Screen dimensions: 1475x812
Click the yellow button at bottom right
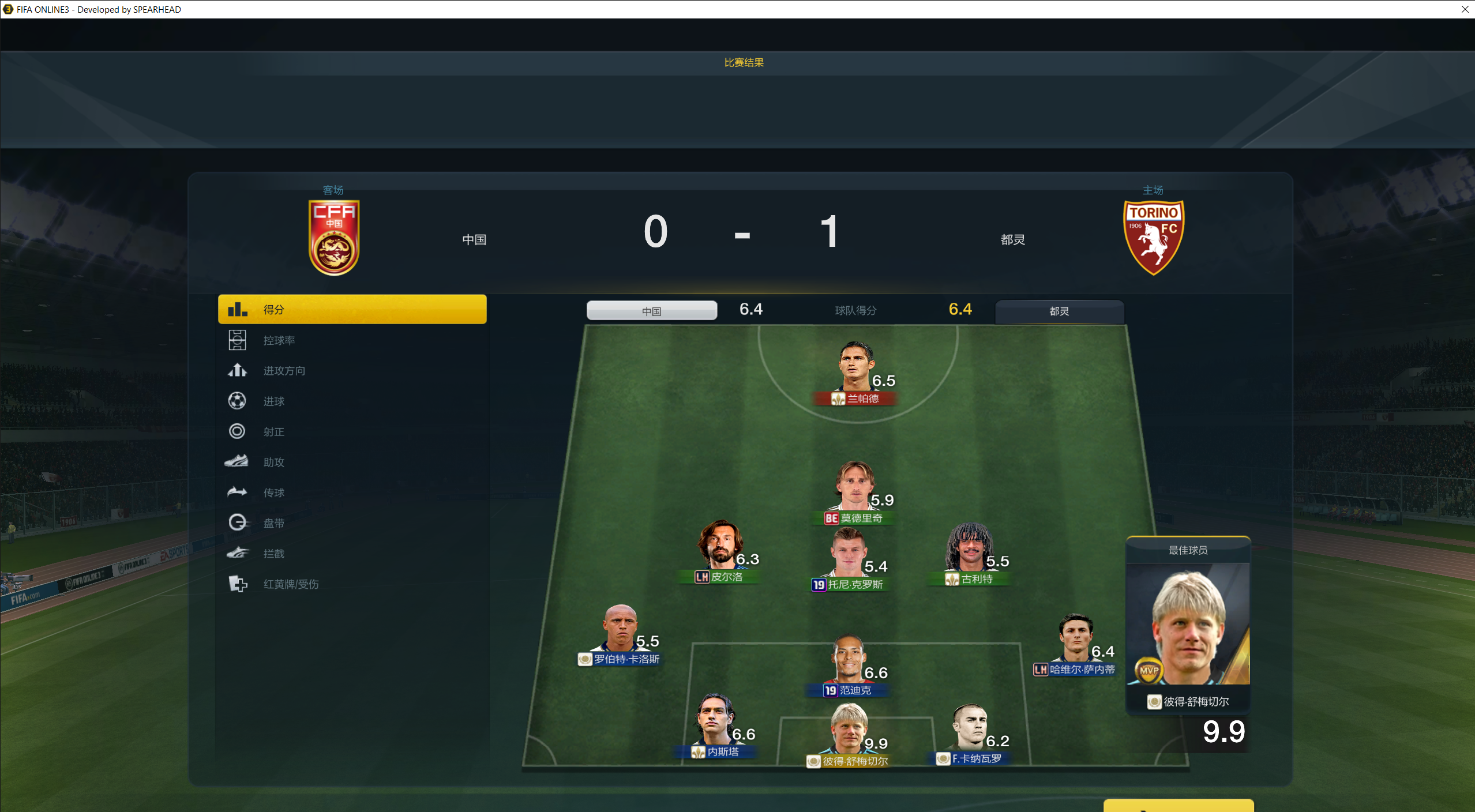click(x=1178, y=806)
